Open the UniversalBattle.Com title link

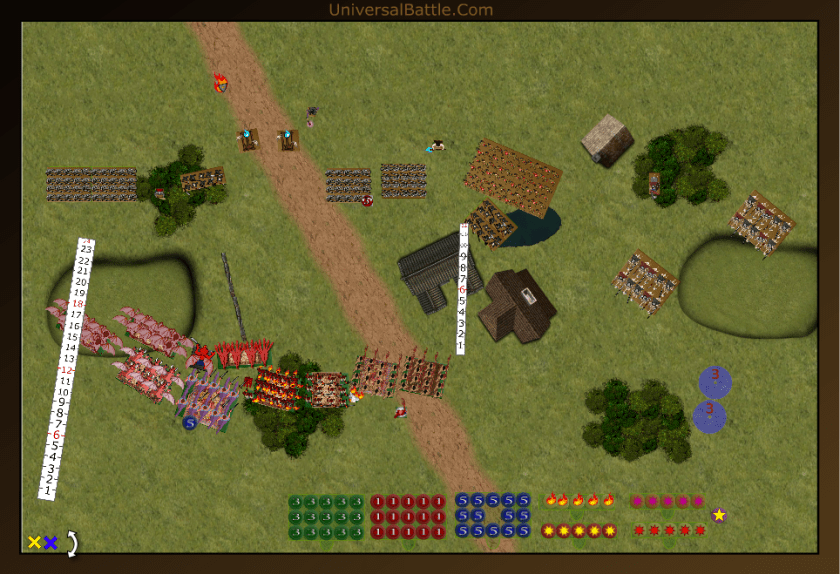pos(410,10)
